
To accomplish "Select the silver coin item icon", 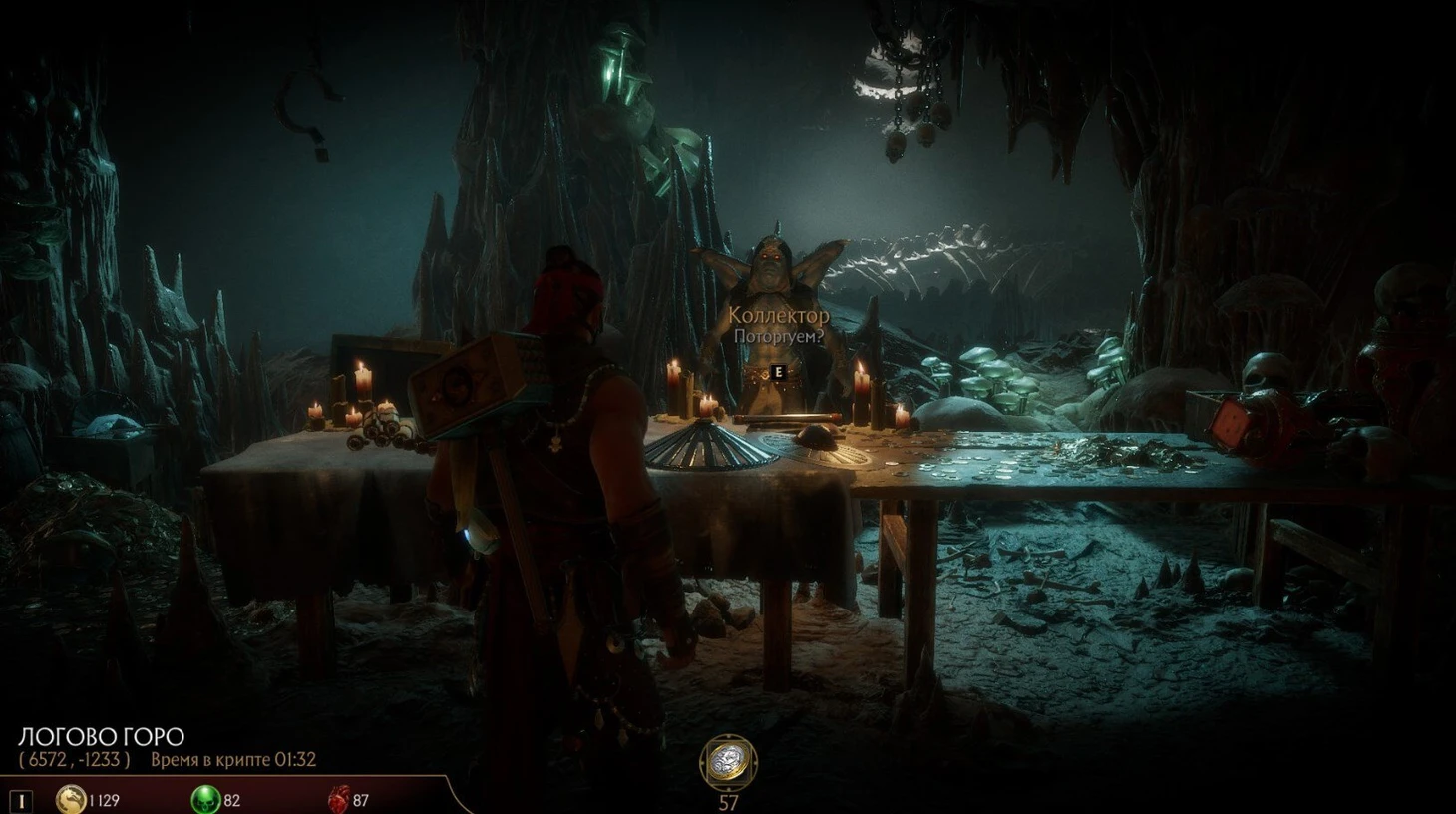I will (x=728, y=763).
